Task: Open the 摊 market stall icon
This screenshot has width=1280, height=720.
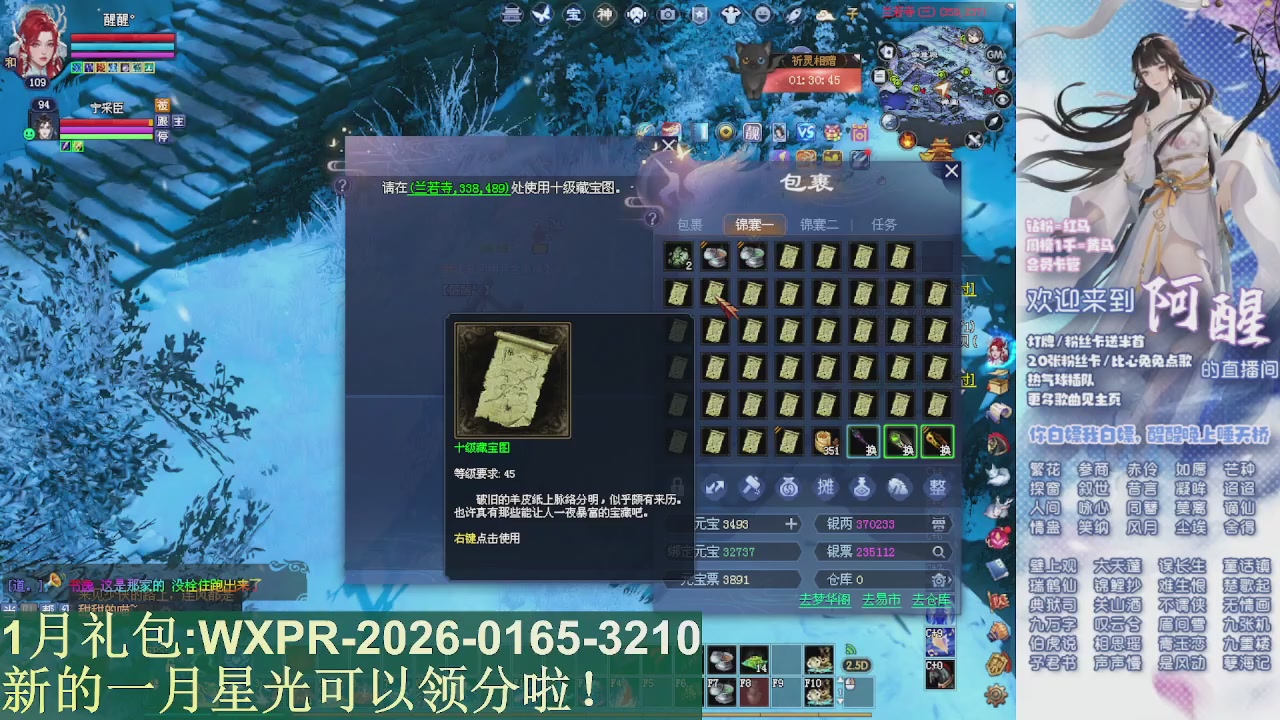Action: [x=826, y=488]
